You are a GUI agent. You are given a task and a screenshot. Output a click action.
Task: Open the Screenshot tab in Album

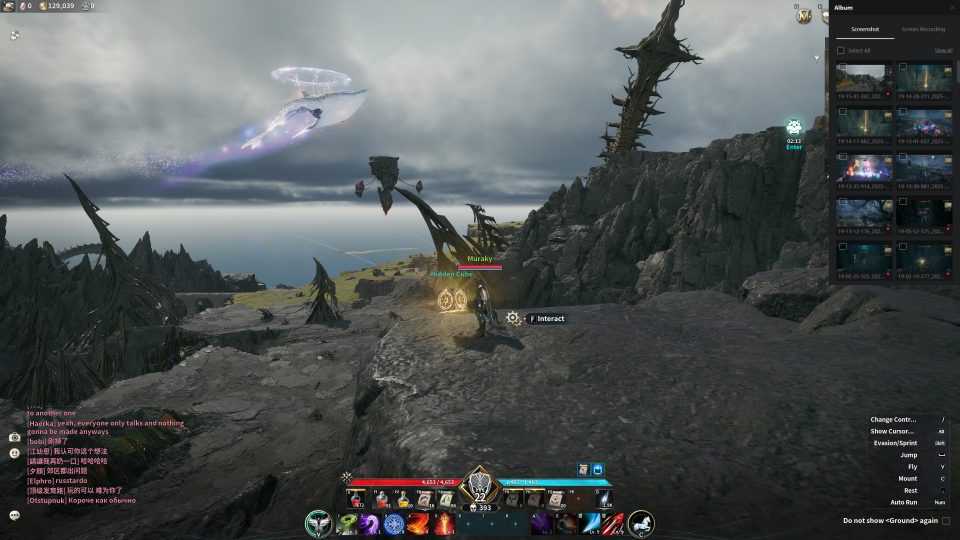864,30
